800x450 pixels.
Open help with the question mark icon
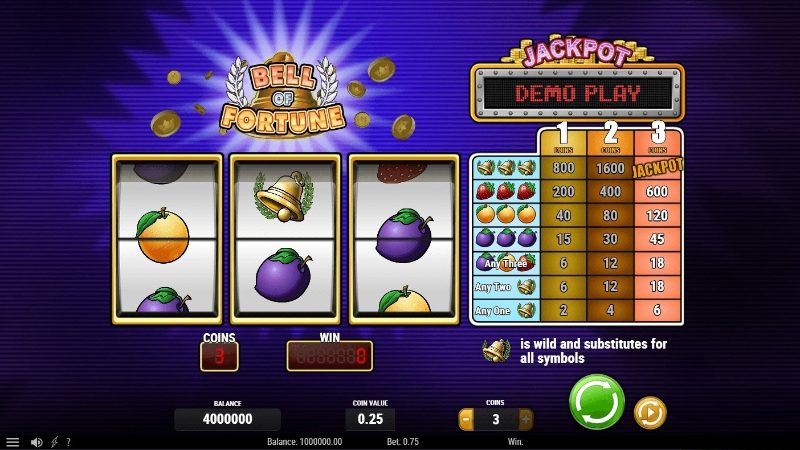[68, 441]
